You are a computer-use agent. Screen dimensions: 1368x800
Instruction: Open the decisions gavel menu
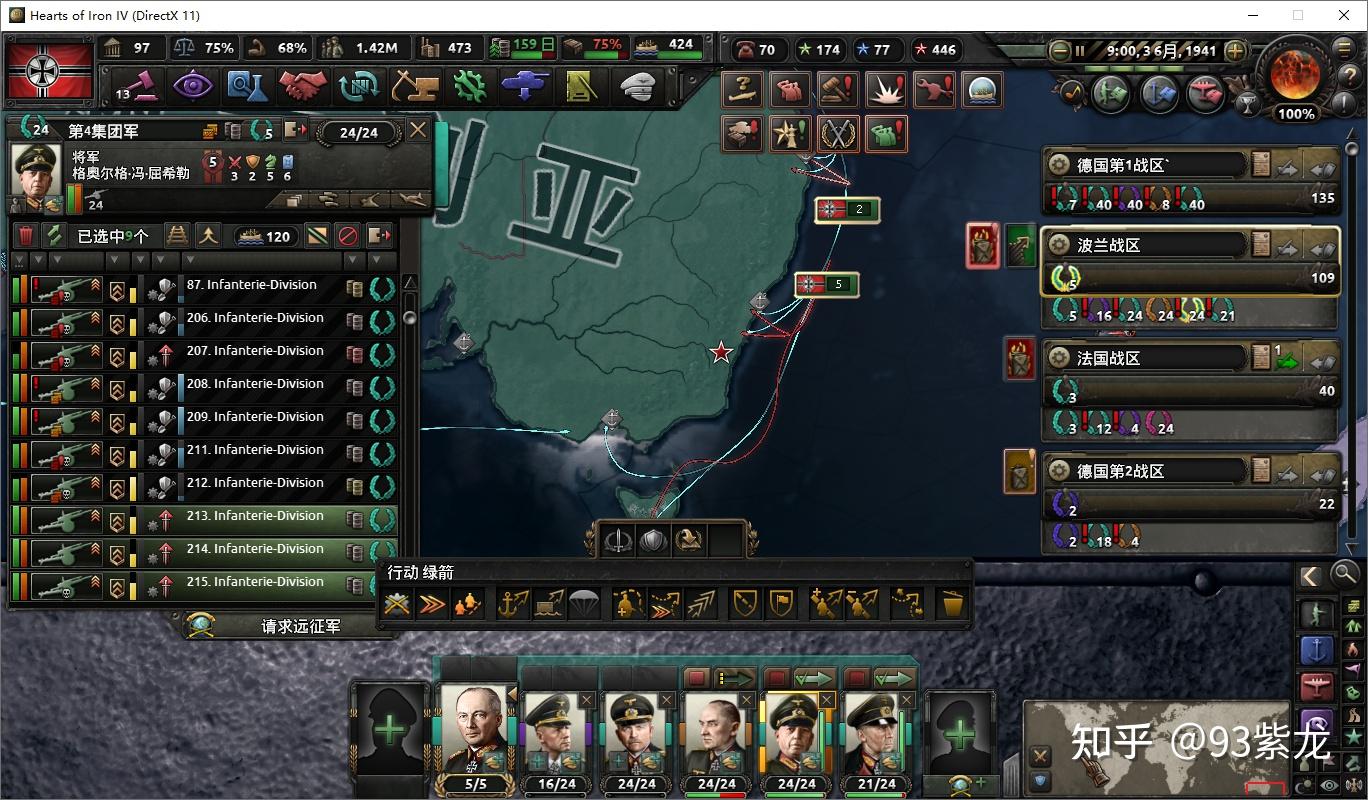(x=139, y=86)
